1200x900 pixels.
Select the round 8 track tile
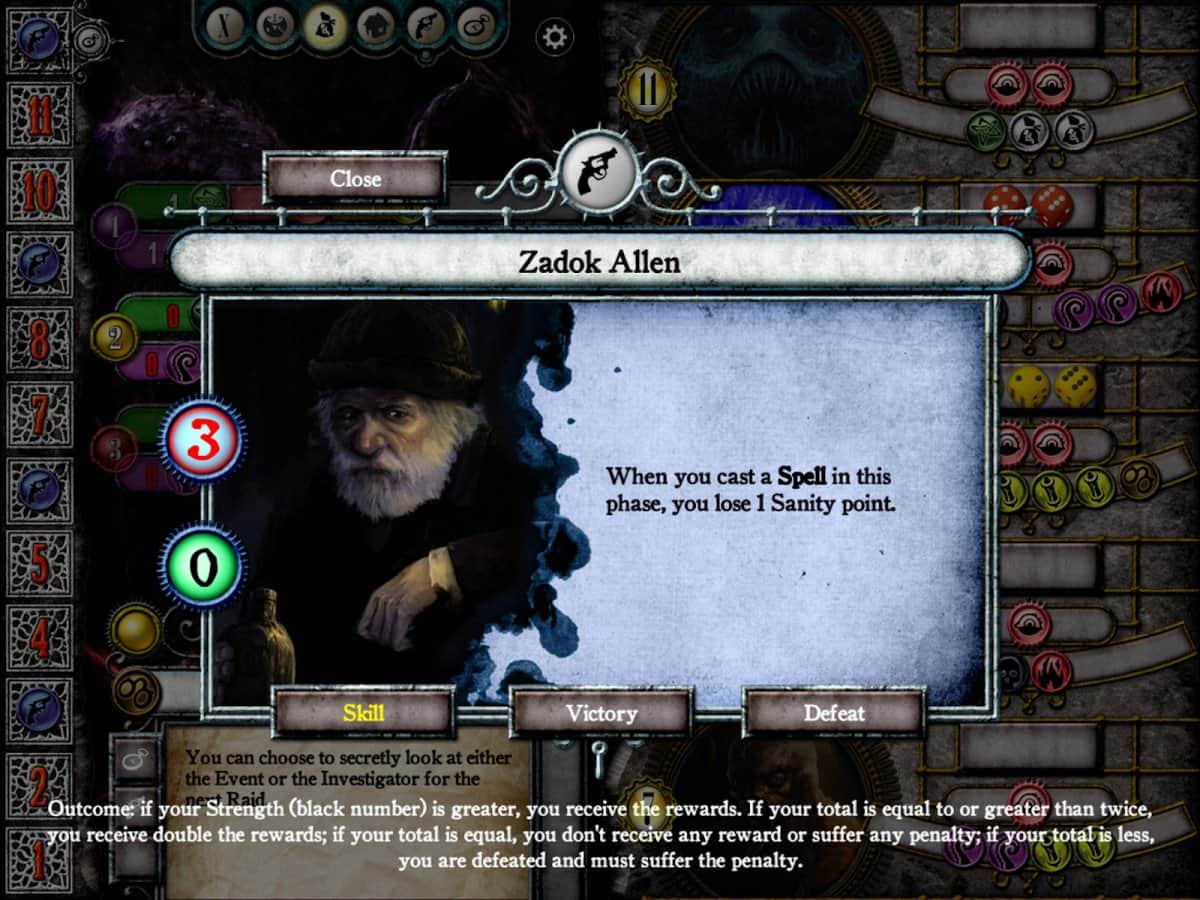[39, 340]
